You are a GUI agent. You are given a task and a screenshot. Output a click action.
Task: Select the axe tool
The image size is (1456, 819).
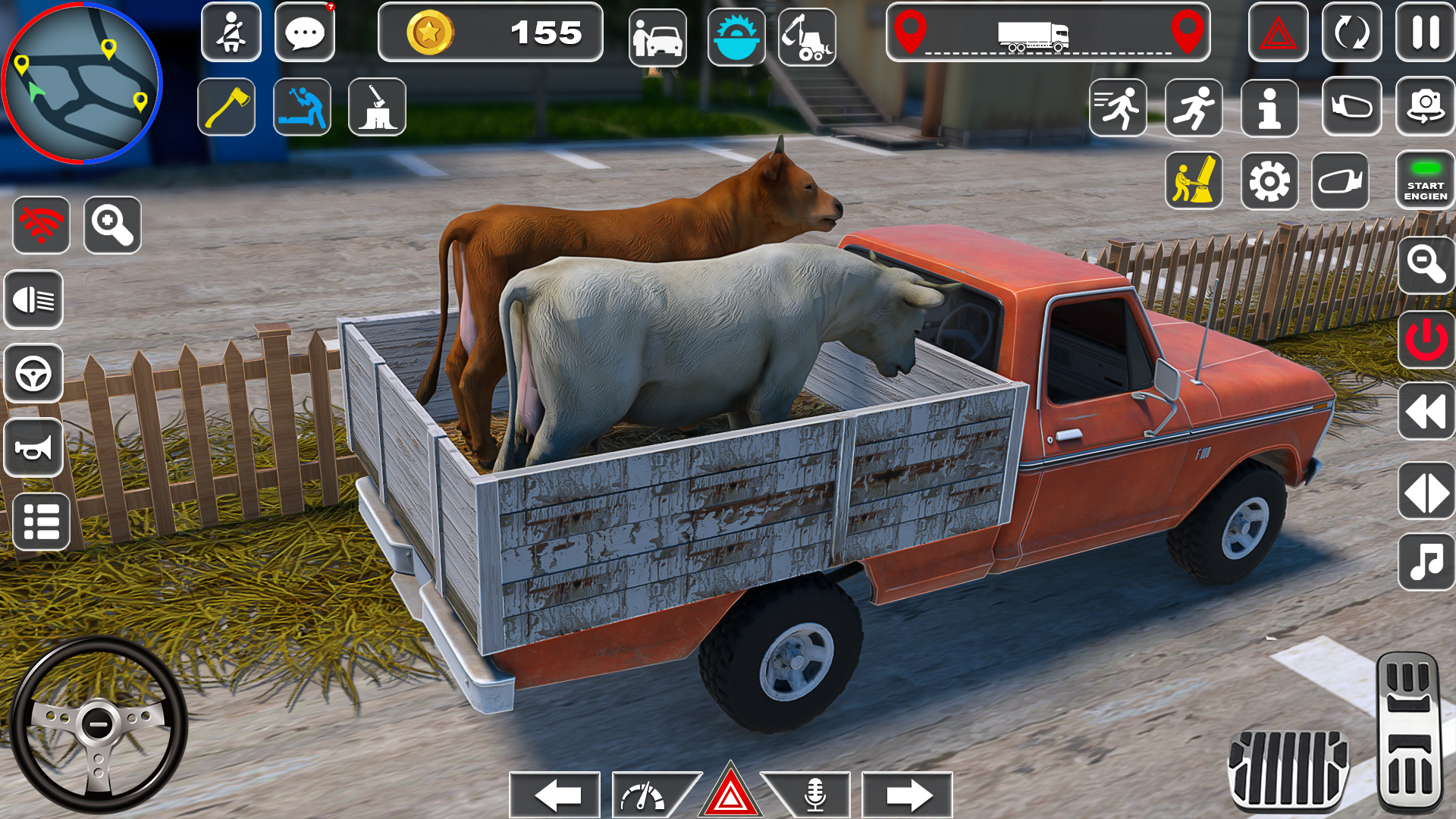226,106
